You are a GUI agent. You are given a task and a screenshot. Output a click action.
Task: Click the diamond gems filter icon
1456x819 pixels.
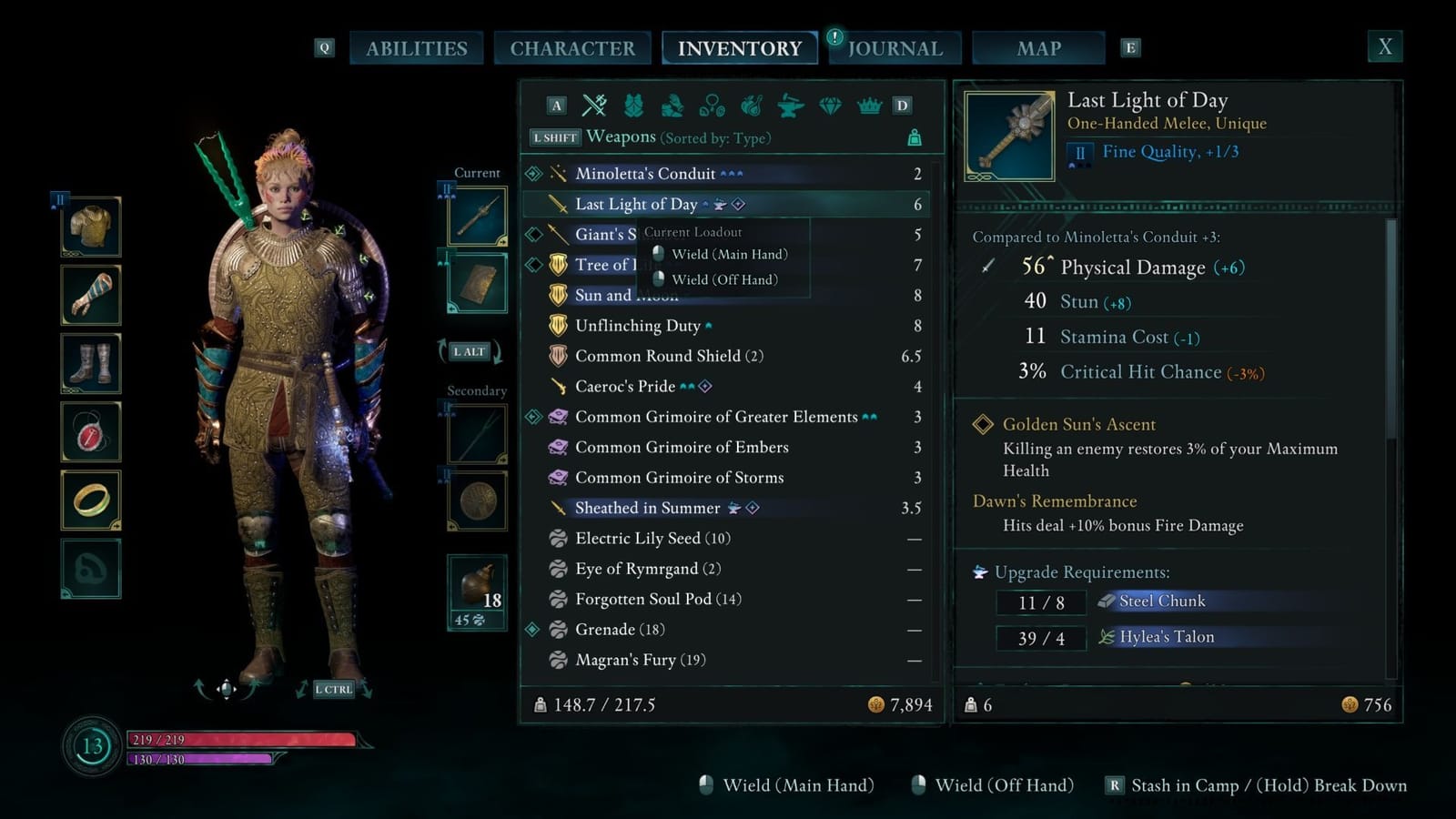[830, 106]
